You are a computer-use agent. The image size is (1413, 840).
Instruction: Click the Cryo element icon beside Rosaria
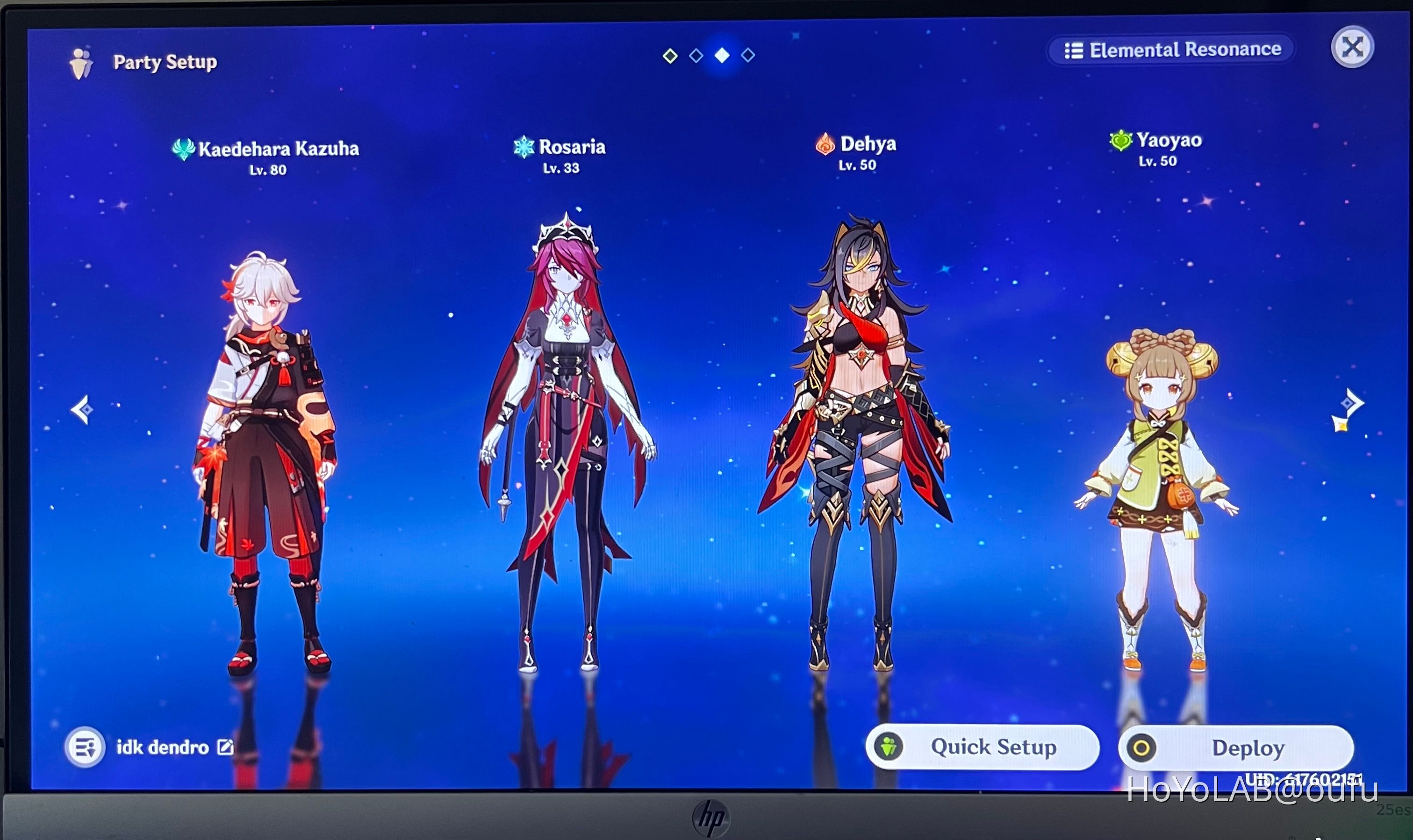(525, 148)
